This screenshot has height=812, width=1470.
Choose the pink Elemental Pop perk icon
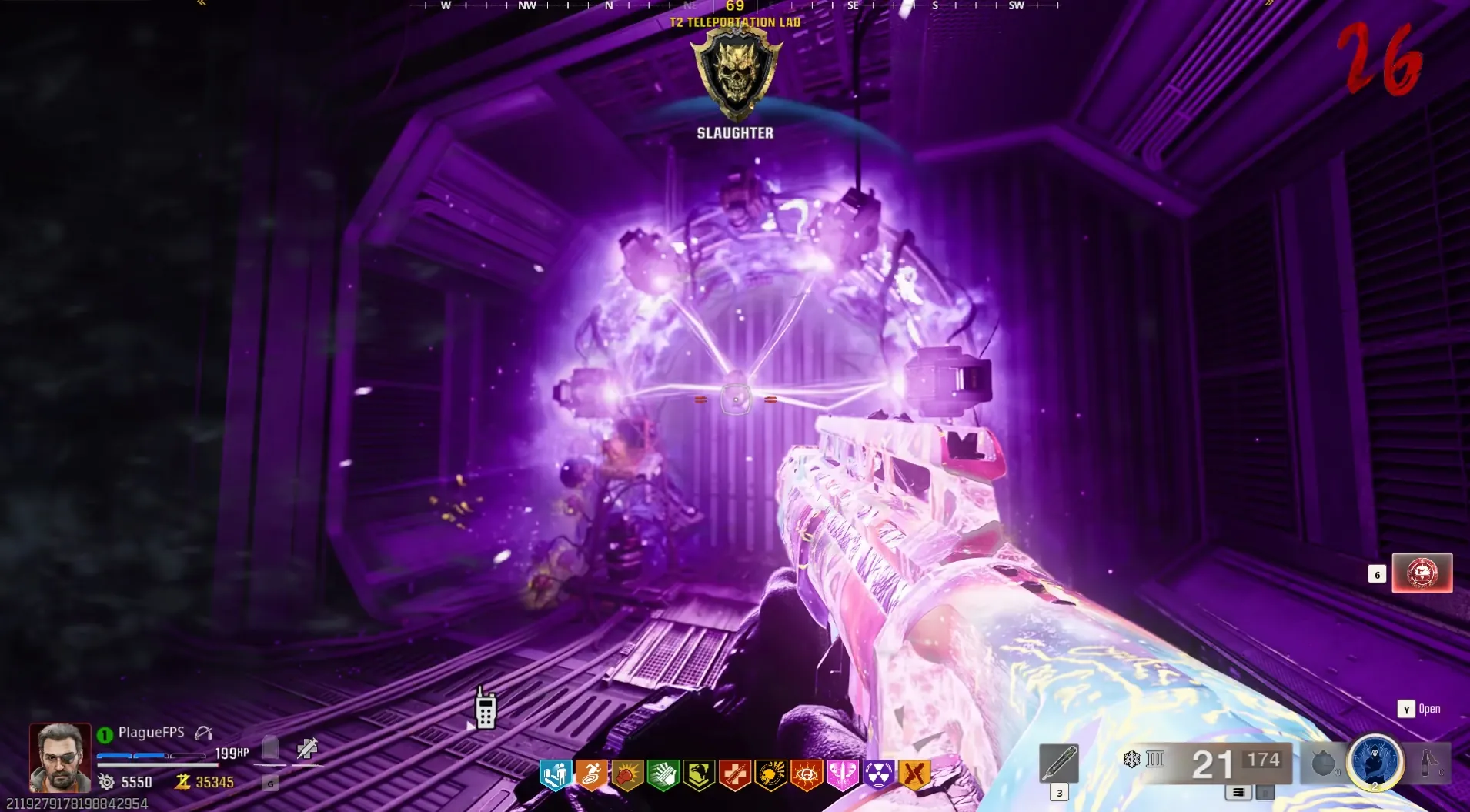click(x=842, y=774)
